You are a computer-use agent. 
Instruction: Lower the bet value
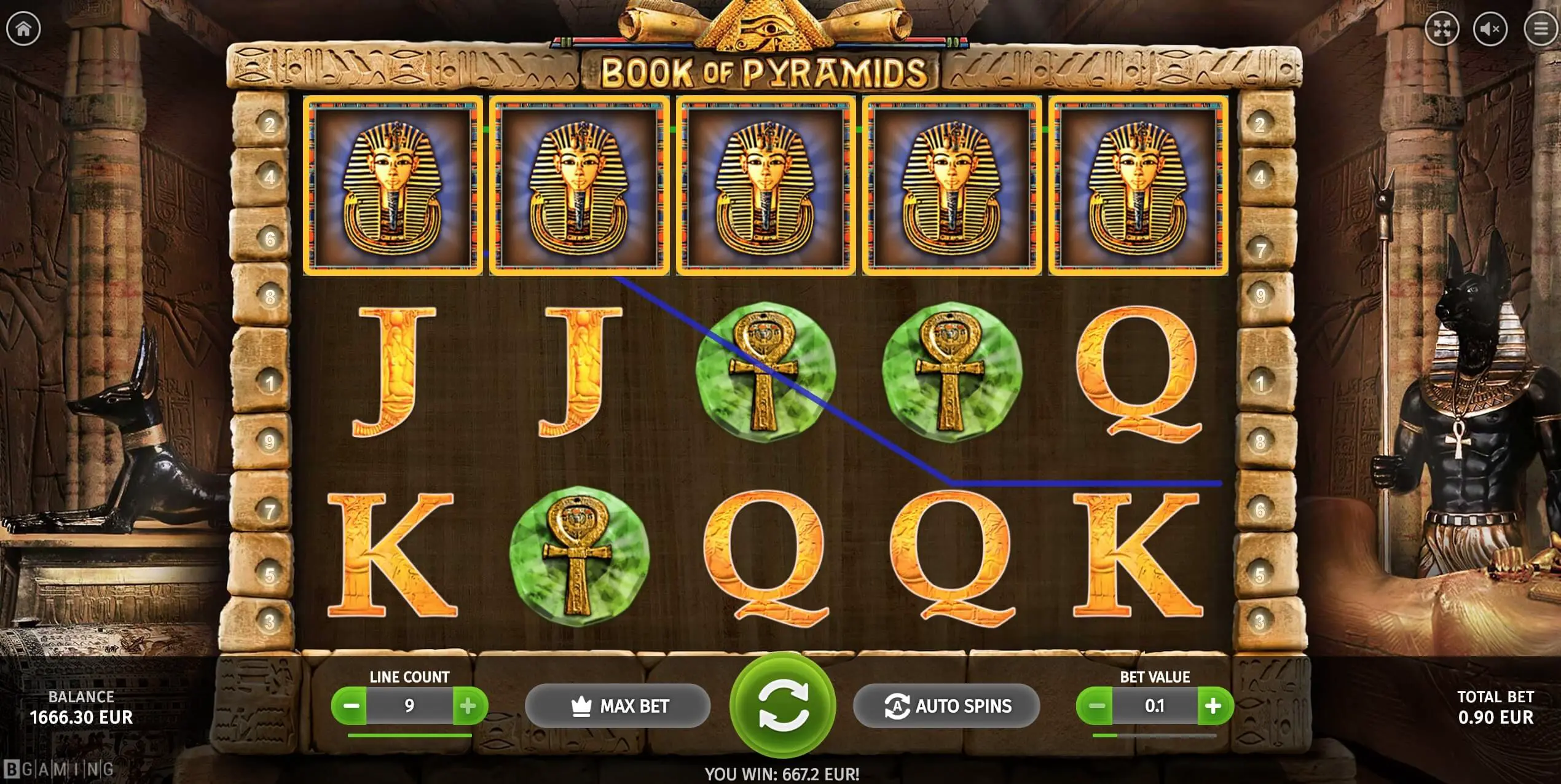pos(1096,706)
